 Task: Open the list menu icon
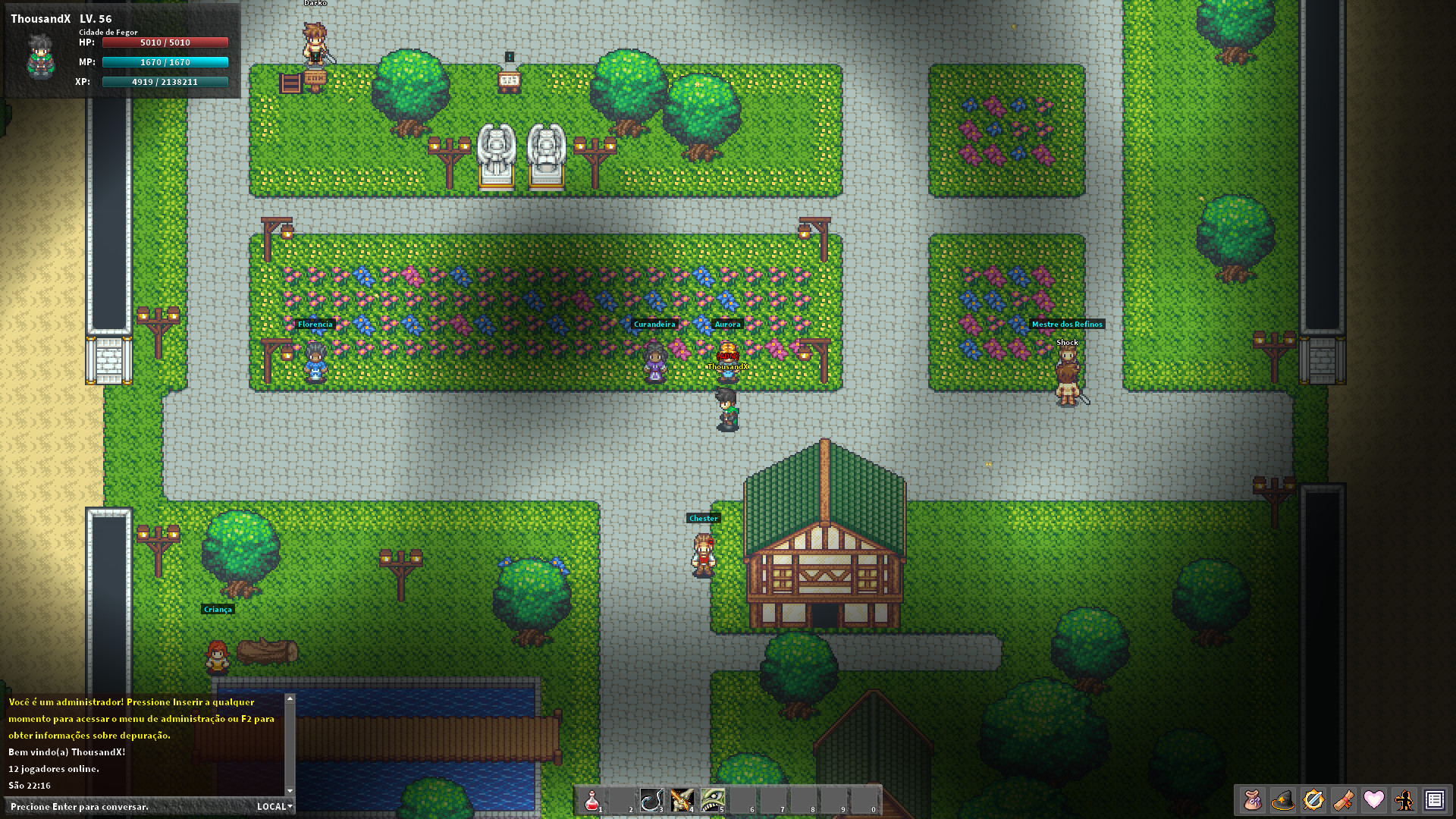pyautogui.click(x=1434, y=799)
